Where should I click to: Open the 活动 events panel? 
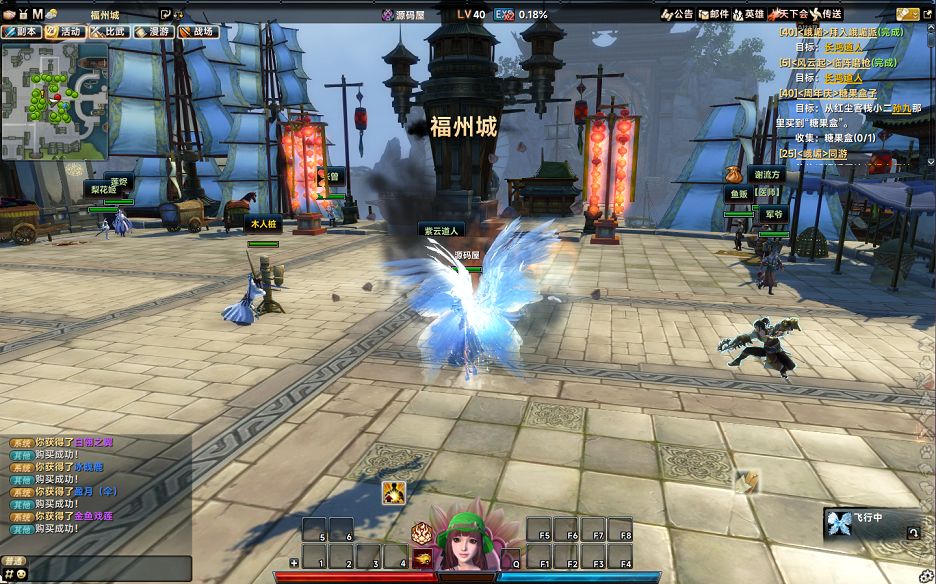(x=65, y=31)
